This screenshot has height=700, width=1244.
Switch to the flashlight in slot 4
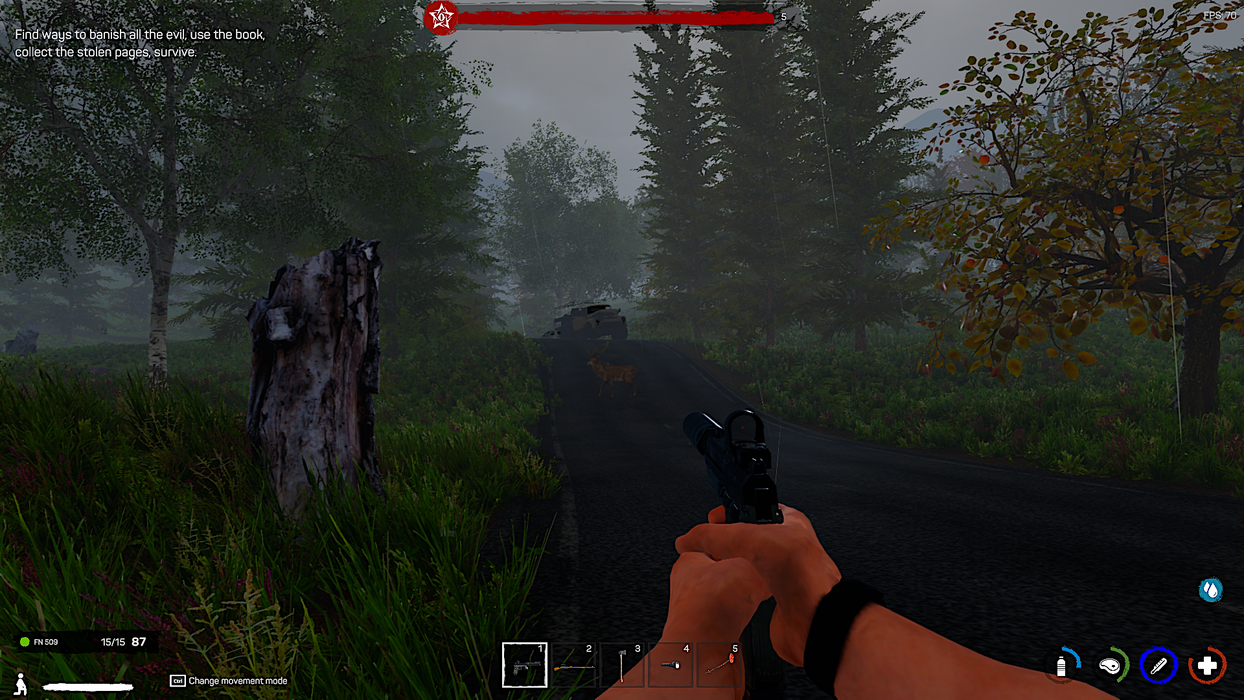(671, 665)
